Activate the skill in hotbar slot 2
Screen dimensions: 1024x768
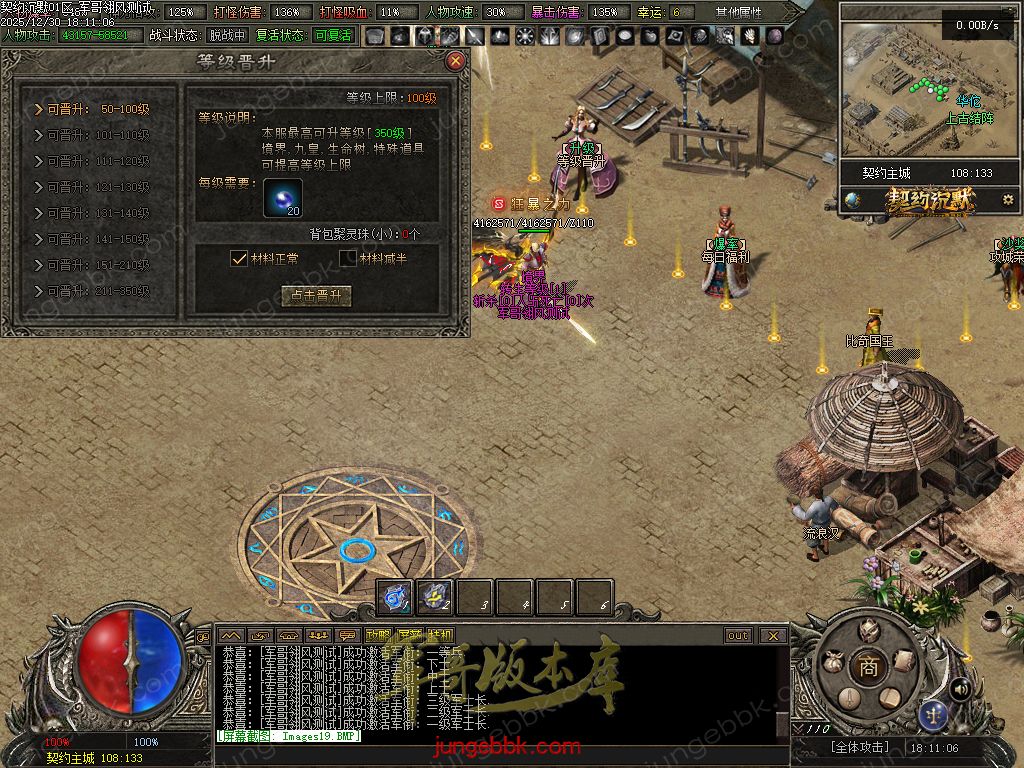coord(435,597)
